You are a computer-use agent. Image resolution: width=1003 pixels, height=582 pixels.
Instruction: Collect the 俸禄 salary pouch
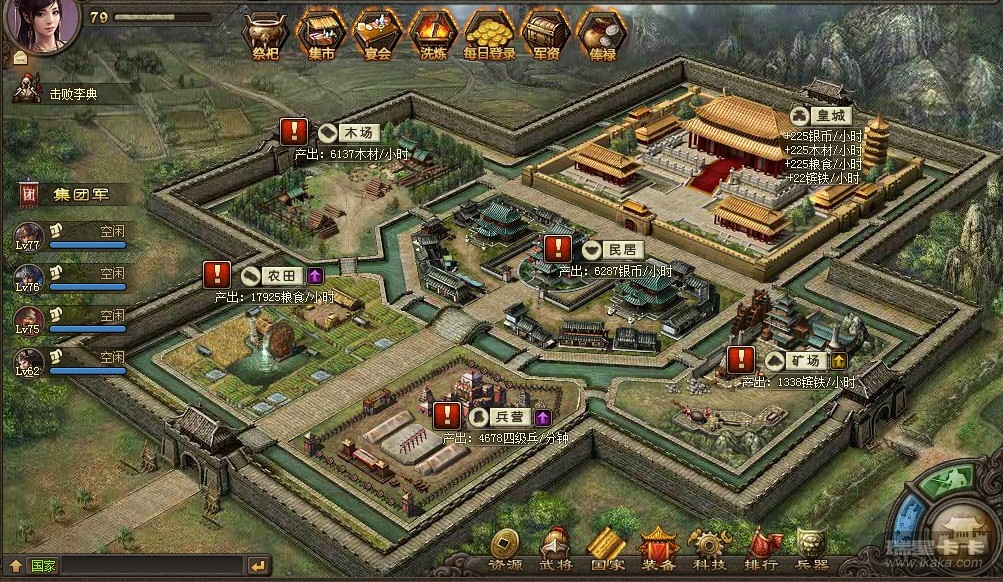point(602,34)
